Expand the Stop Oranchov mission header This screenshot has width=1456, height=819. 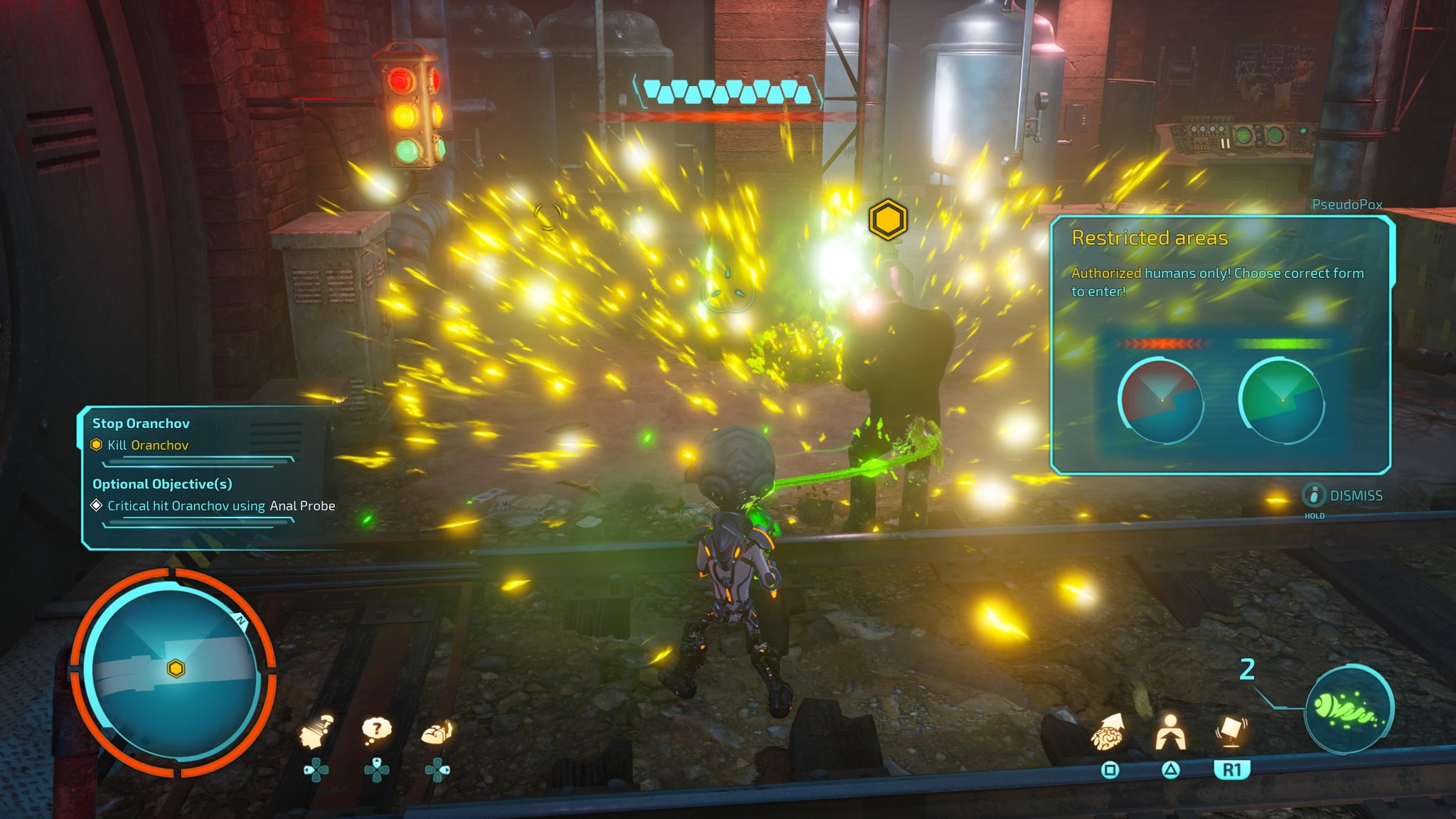tap(140, 423)
